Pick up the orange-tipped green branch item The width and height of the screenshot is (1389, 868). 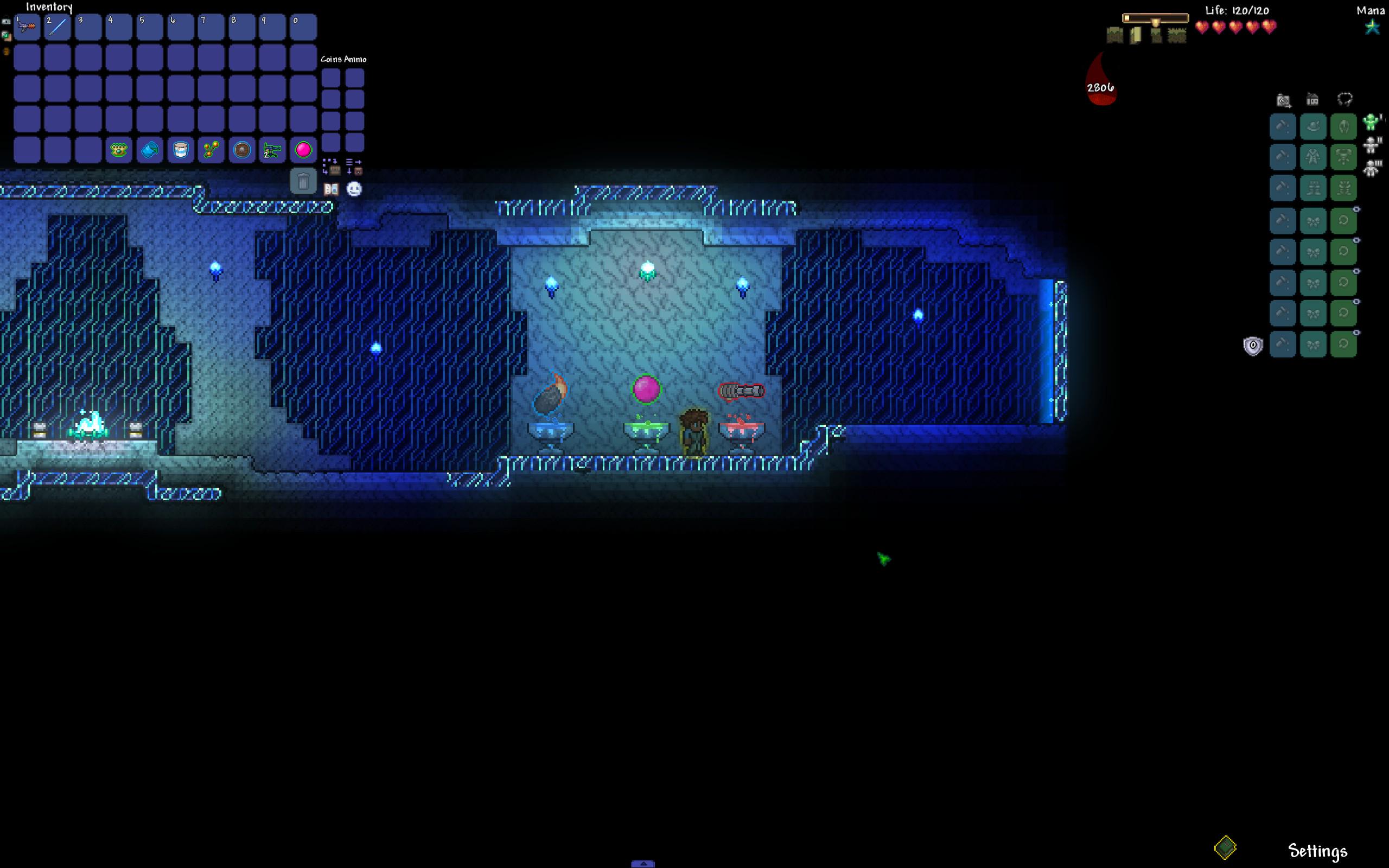pyautogui.click(x=211, y=150)
